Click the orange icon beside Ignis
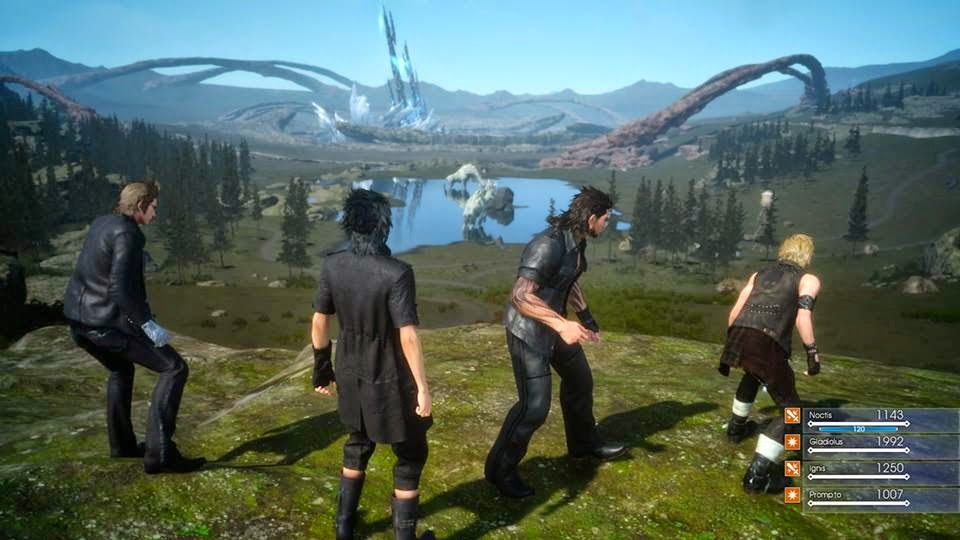 coord(792,468)
